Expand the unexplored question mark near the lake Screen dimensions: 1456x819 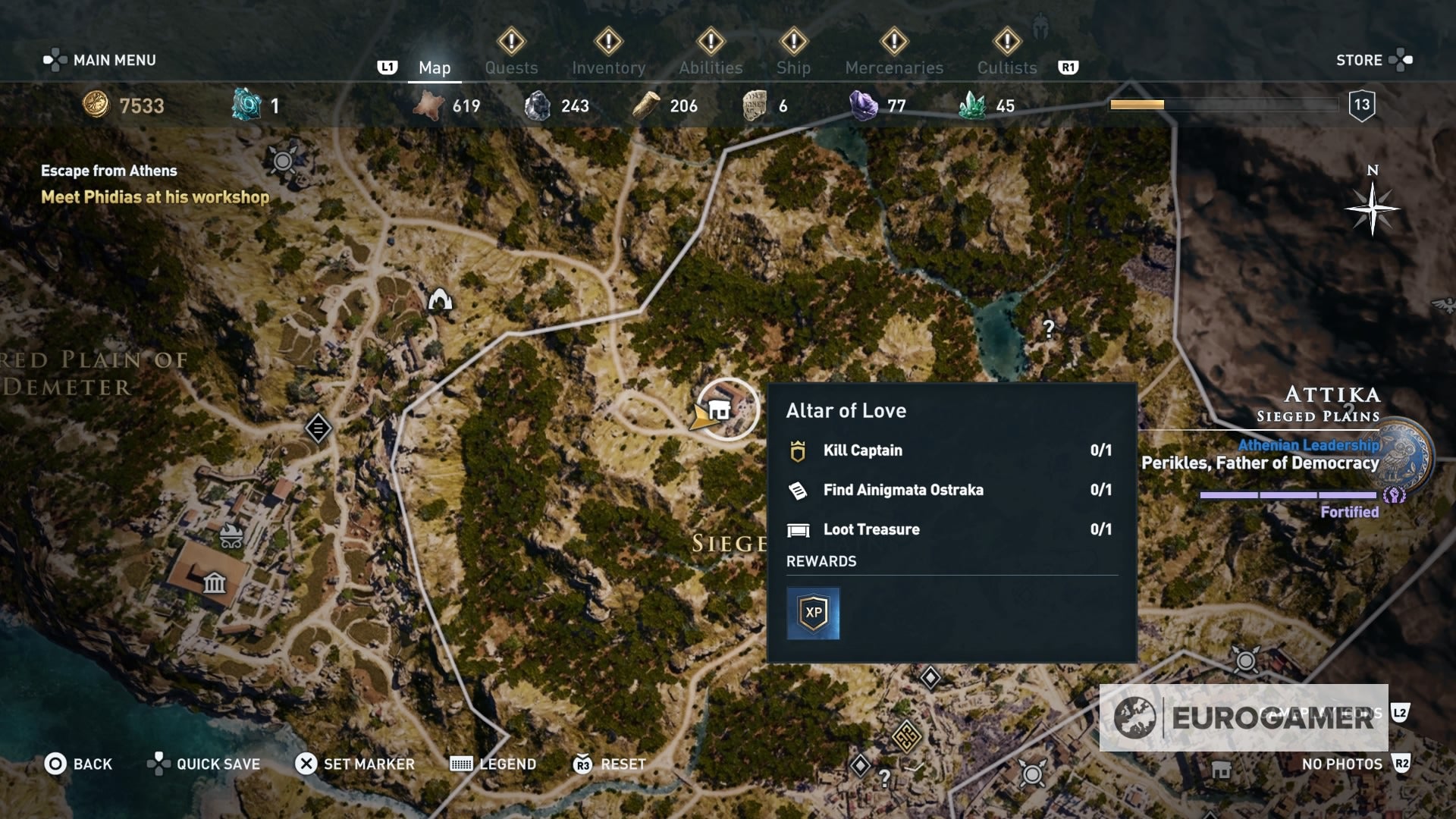click(x=1049, y=330)
